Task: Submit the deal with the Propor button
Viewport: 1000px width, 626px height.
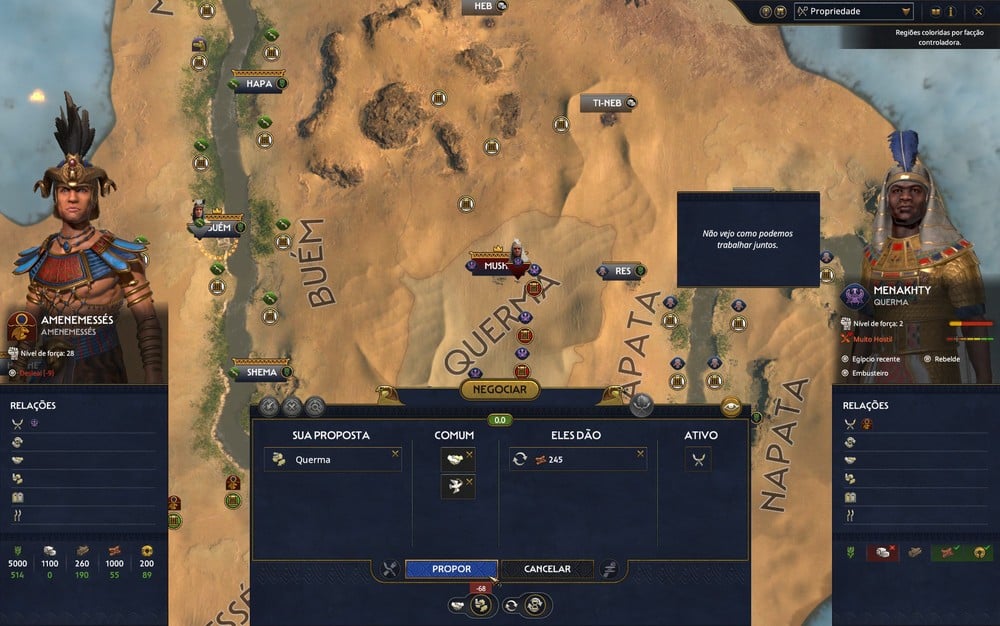Action: click(x=451, y=569)
